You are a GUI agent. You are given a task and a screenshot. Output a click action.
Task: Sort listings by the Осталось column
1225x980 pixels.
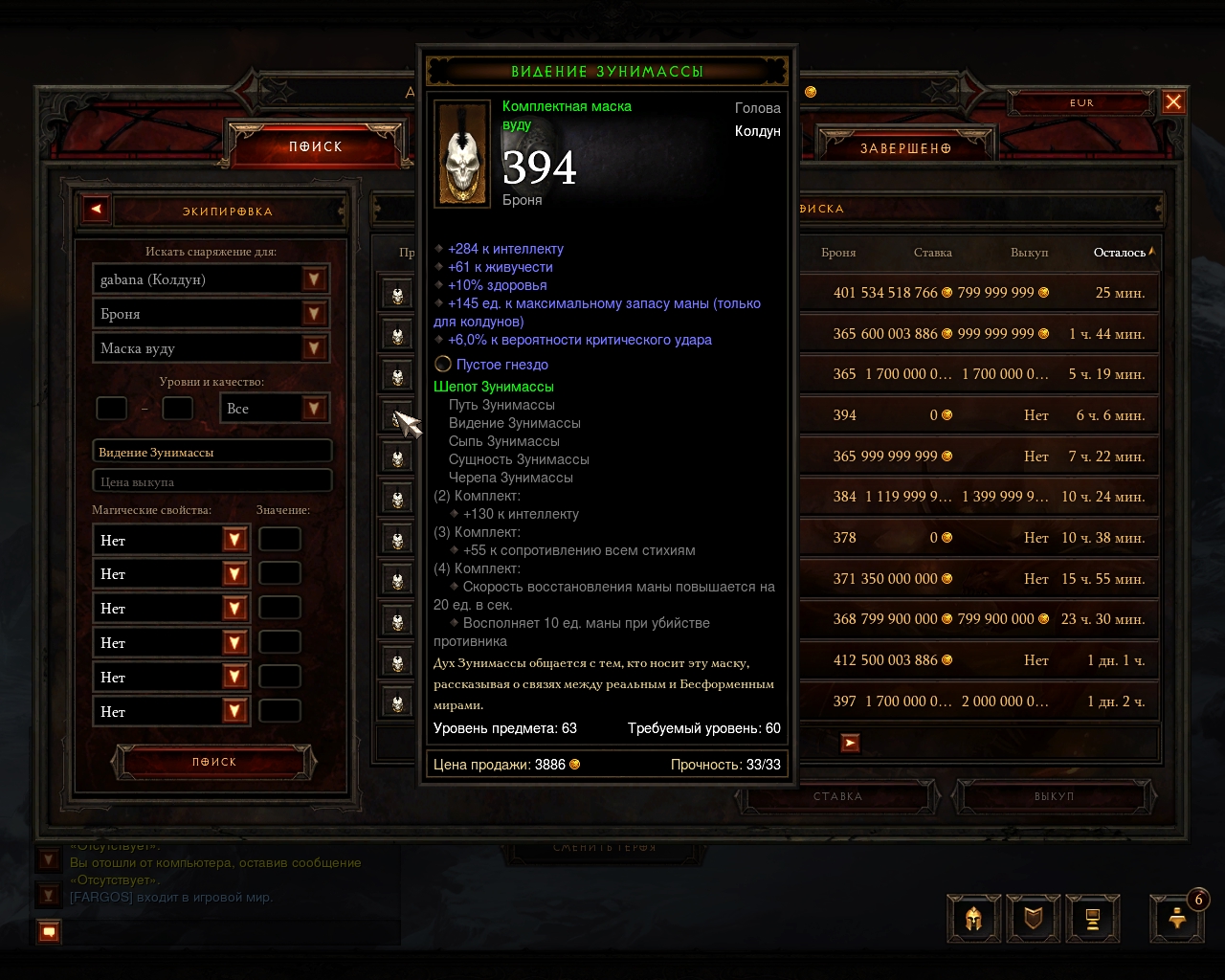[x=1122, y=253]
